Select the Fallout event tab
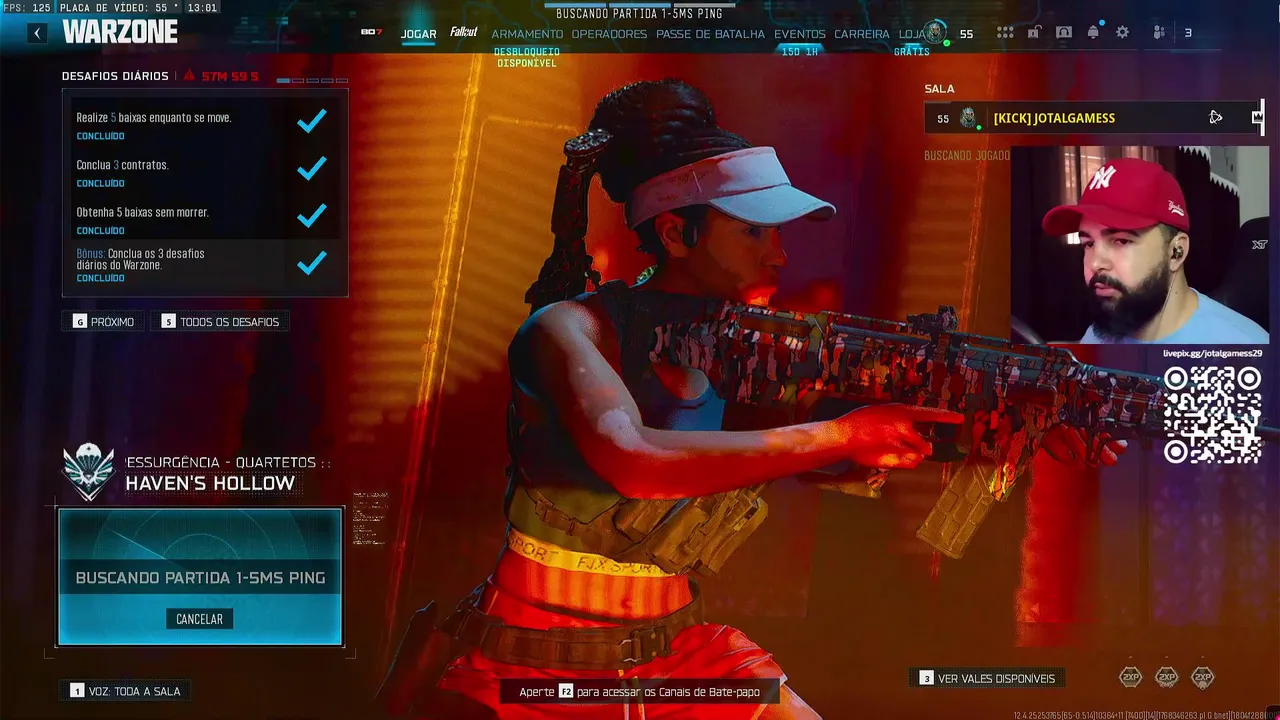1280x720 pixels. 463,32
